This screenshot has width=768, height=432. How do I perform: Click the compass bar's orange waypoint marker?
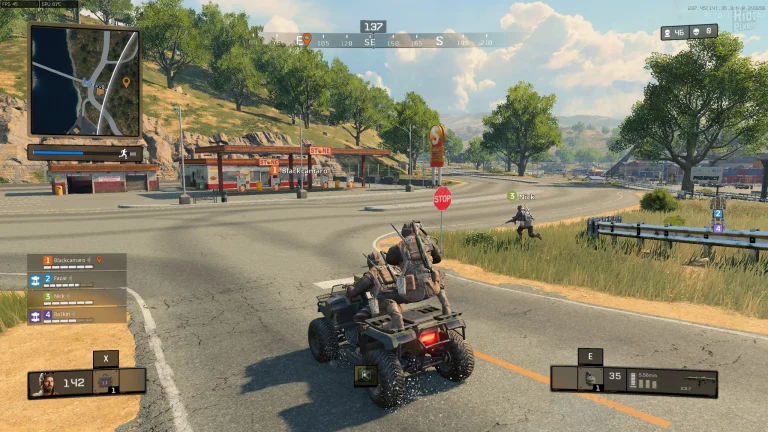click(x=307, y=40)
